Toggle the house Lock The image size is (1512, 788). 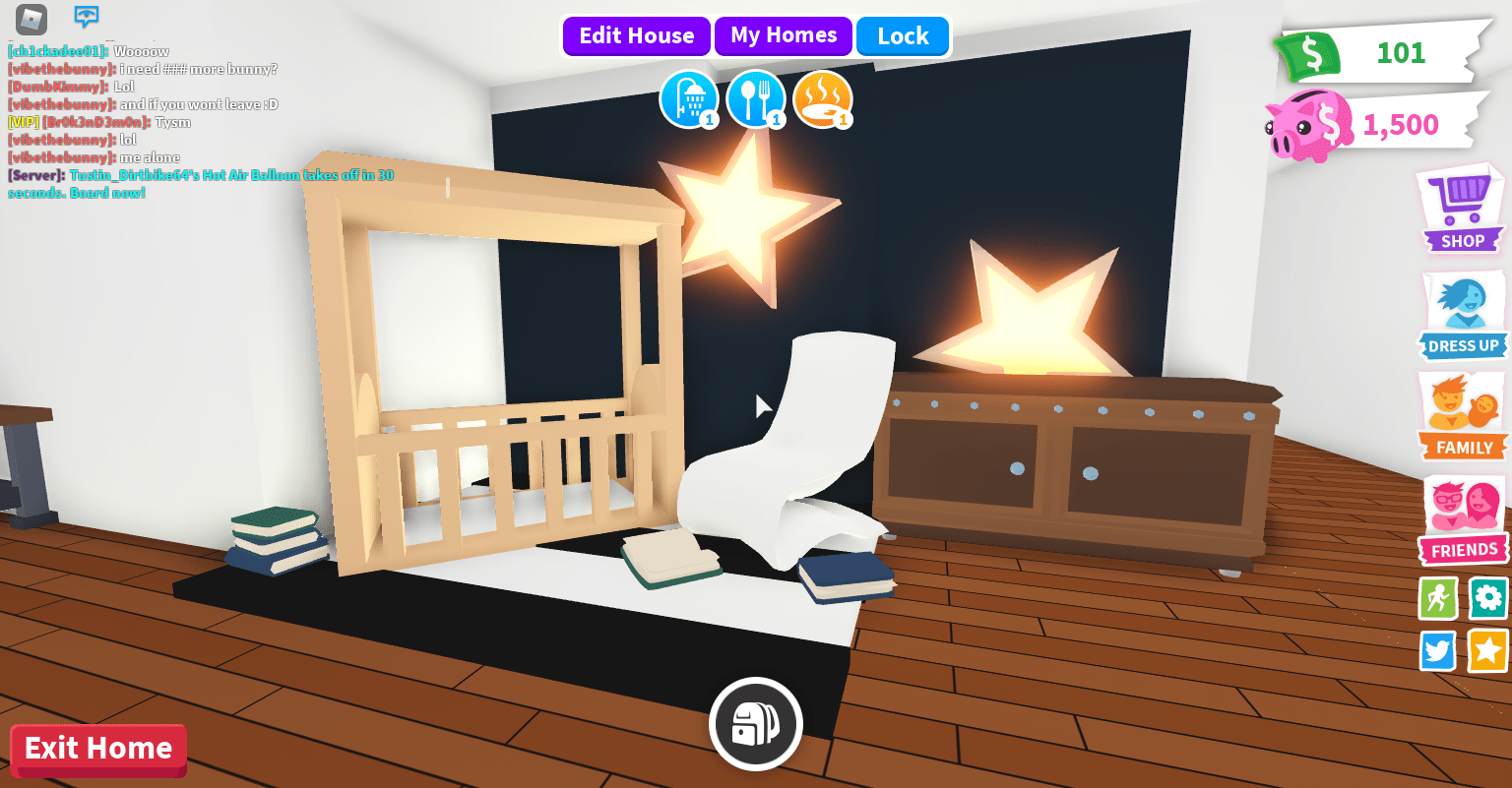point(902,35)
